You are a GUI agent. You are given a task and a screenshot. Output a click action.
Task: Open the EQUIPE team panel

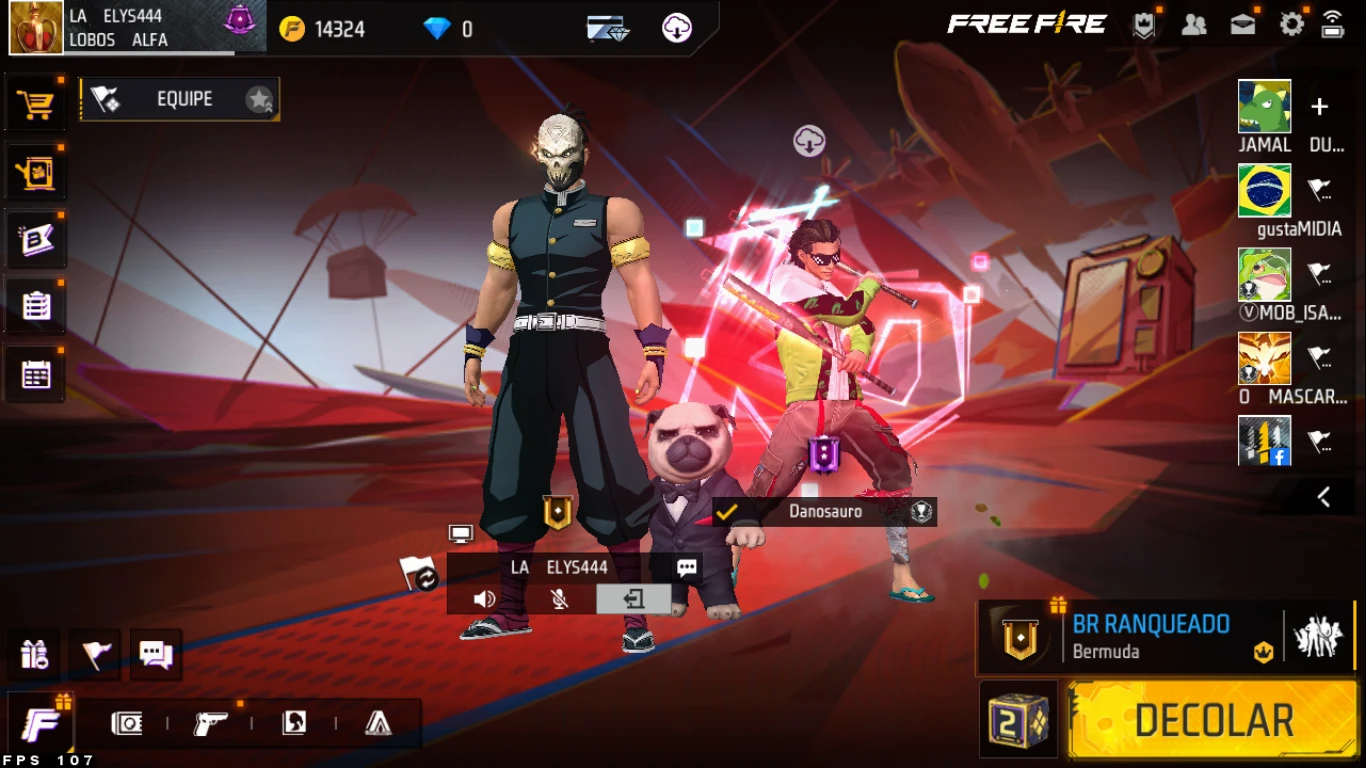[x=180, y=99]
